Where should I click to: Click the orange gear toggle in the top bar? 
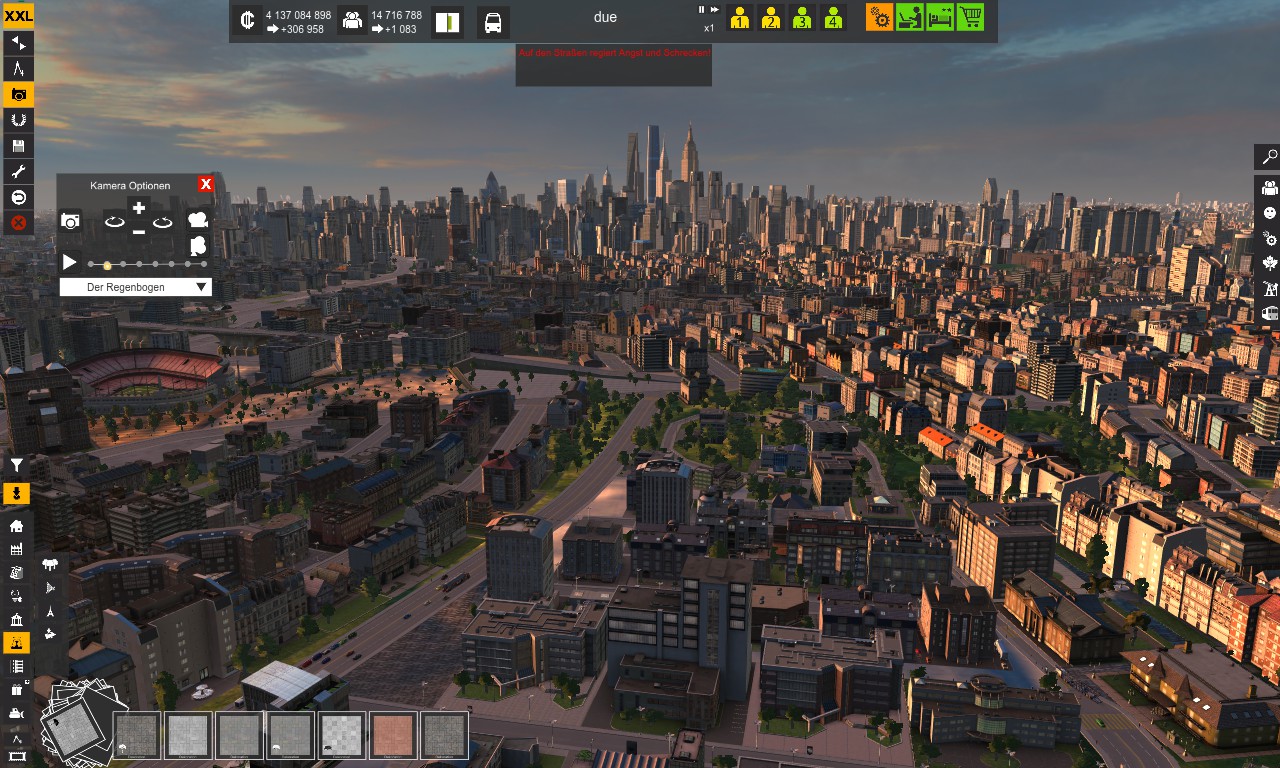point(879,17)
